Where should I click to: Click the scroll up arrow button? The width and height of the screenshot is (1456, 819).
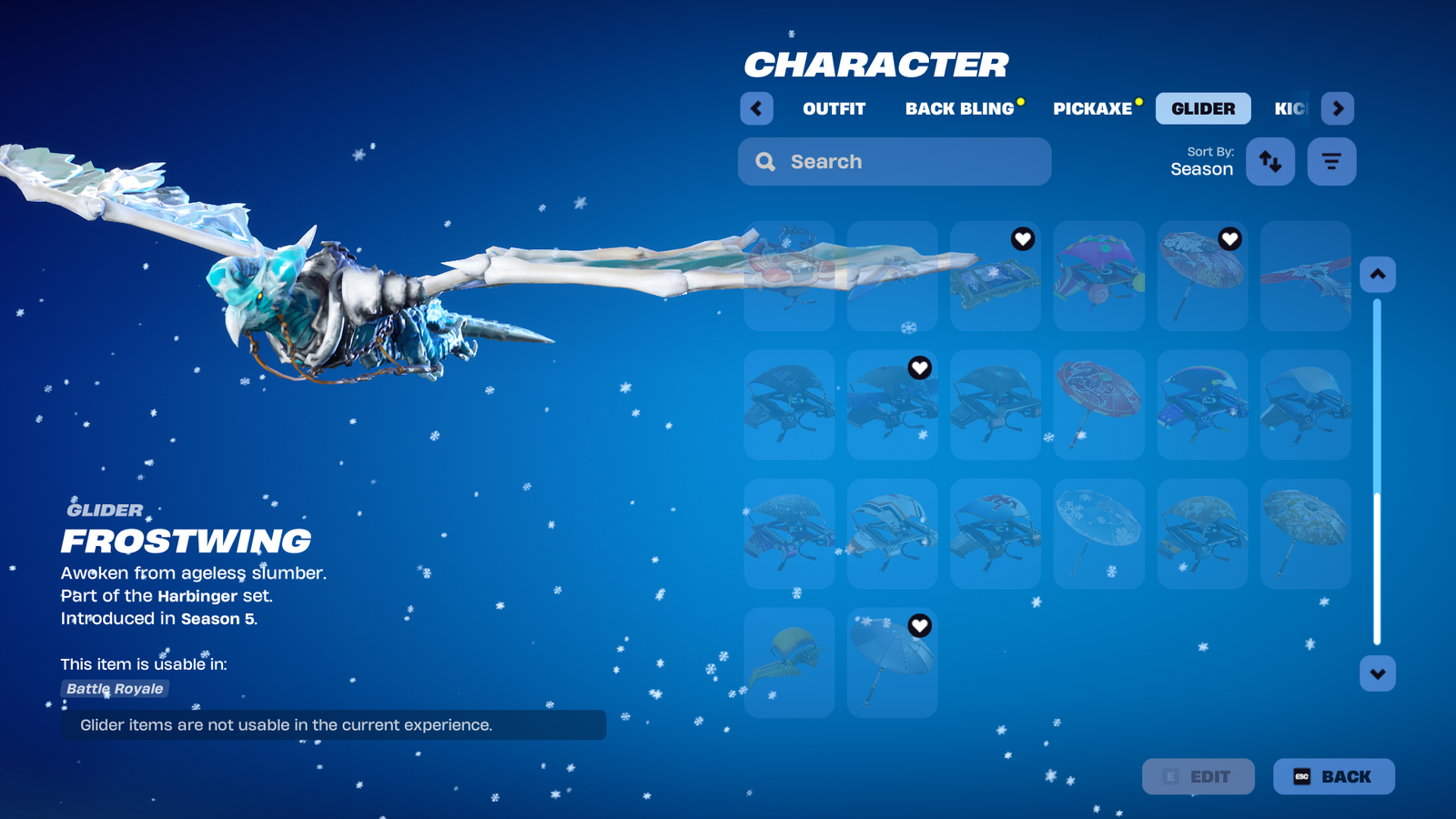[1378, 274]
